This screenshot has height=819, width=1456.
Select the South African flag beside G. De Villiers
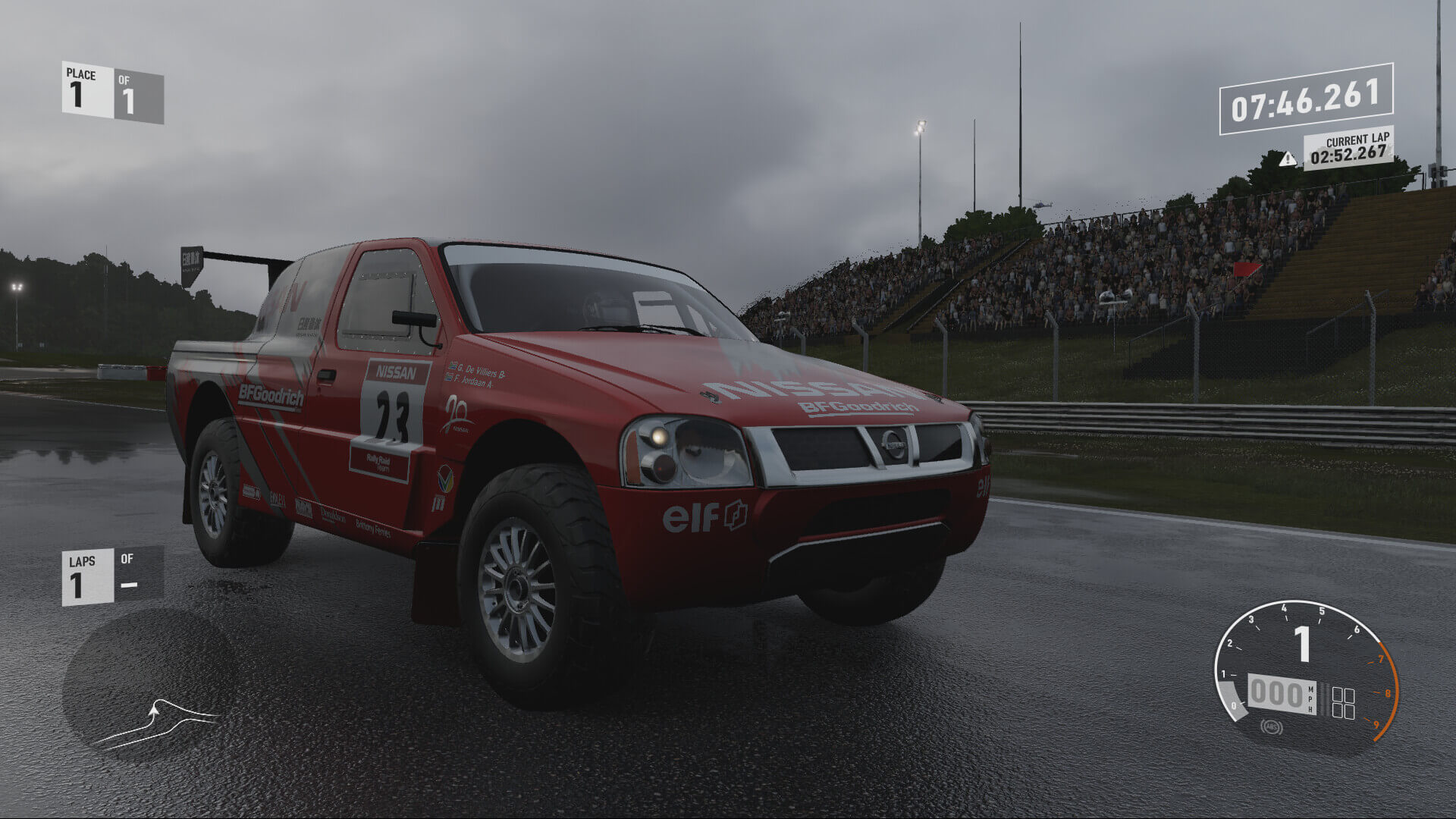[453, 366]
